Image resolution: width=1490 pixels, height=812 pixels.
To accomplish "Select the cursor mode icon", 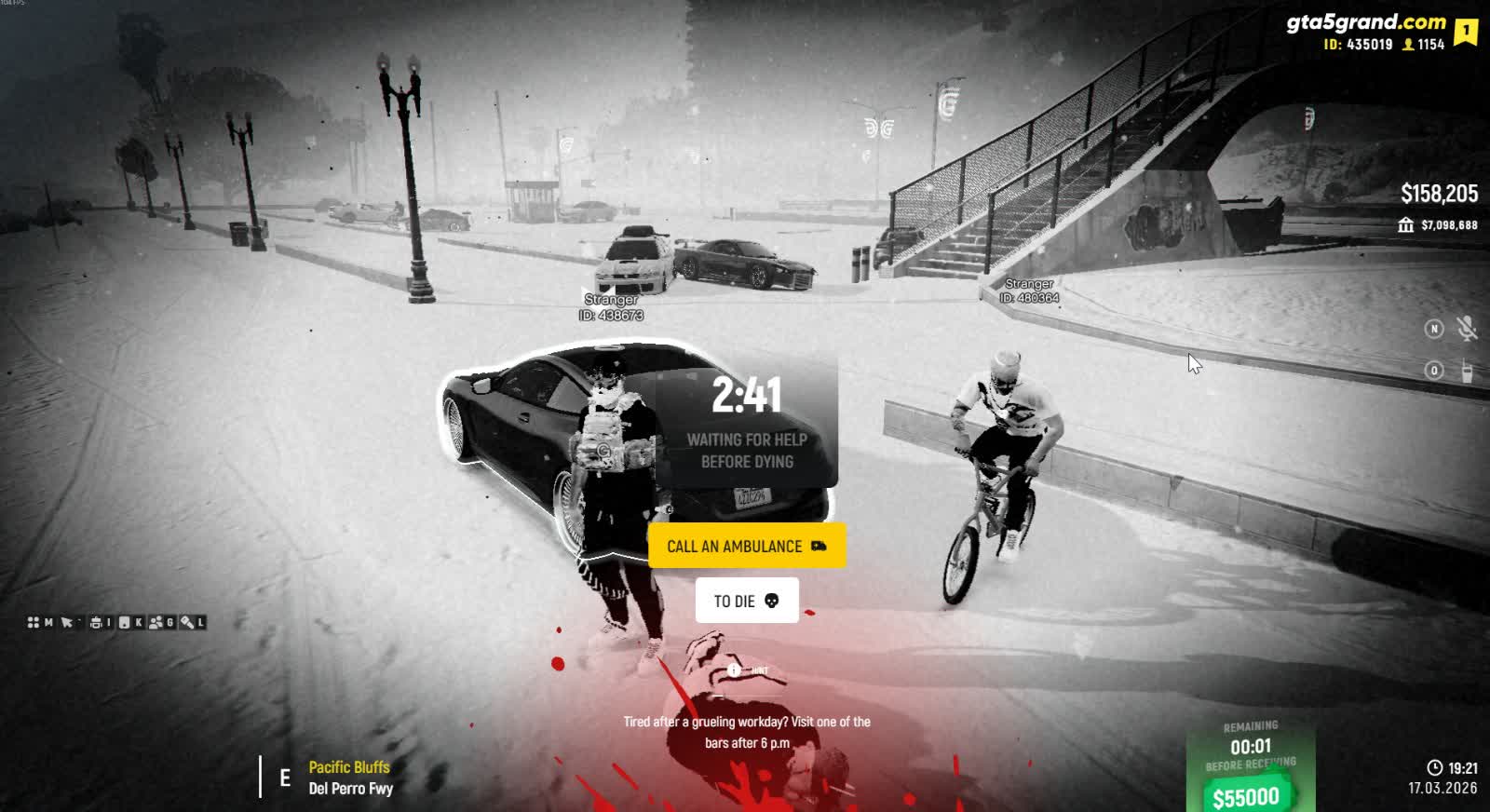I will pos(66,622).
